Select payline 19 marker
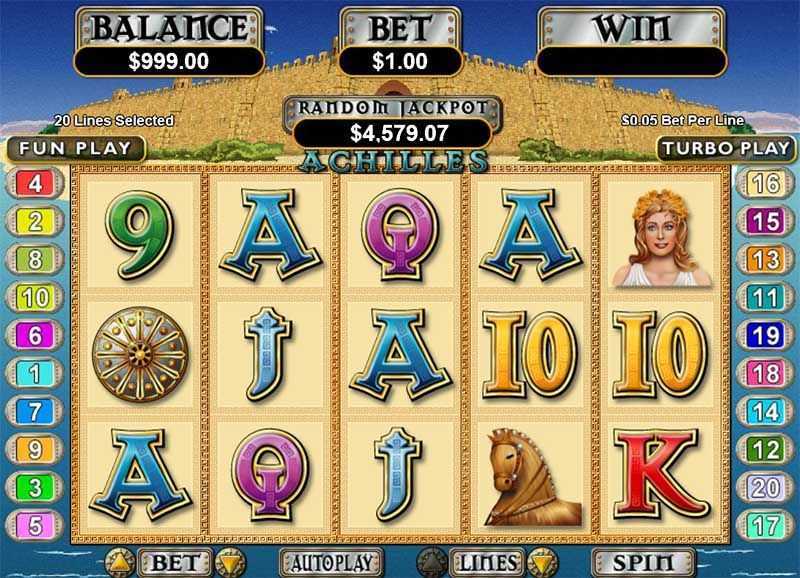 (x=765, y=335)
